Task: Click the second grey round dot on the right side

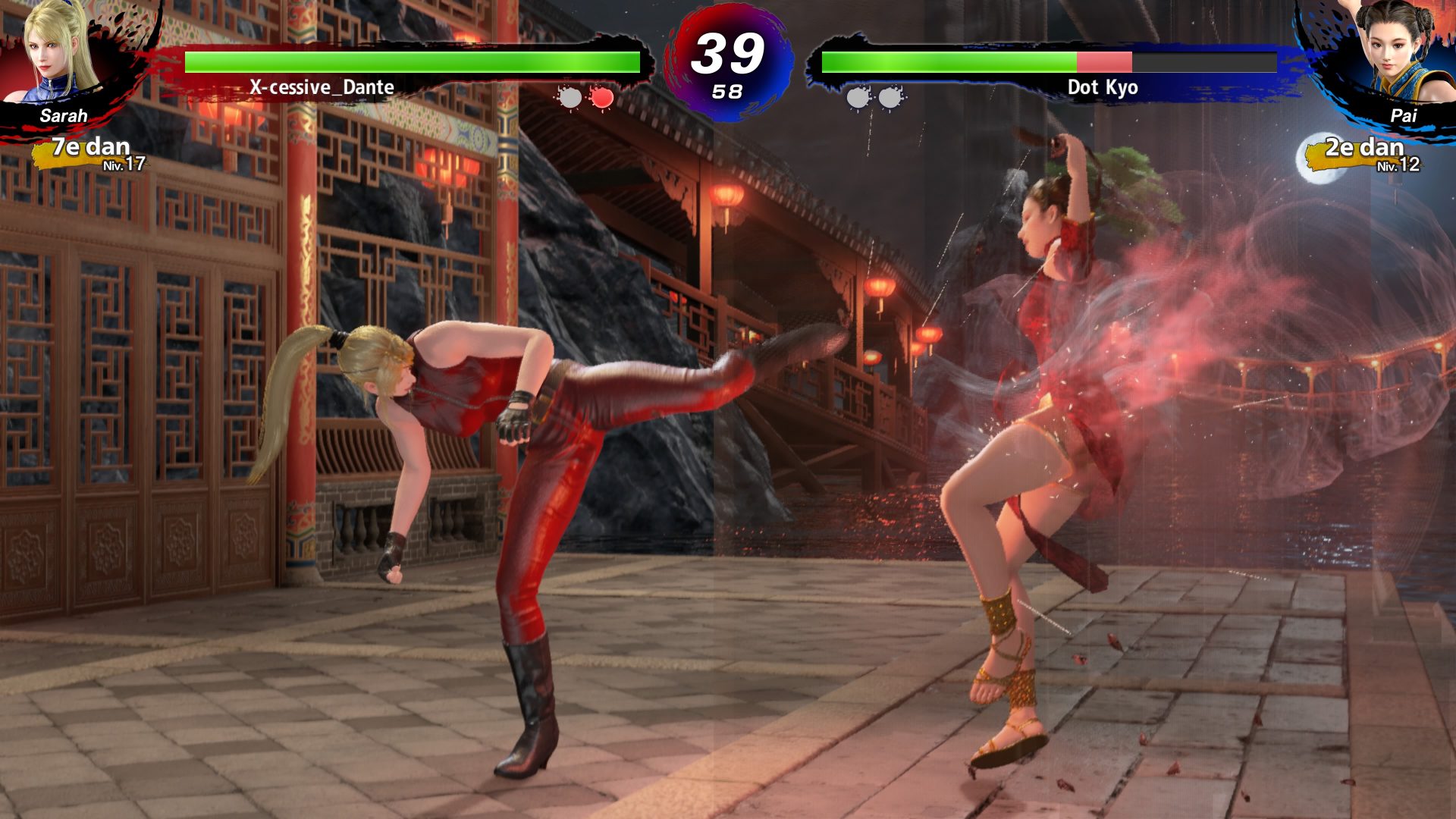Action: [x=887, y=99]
